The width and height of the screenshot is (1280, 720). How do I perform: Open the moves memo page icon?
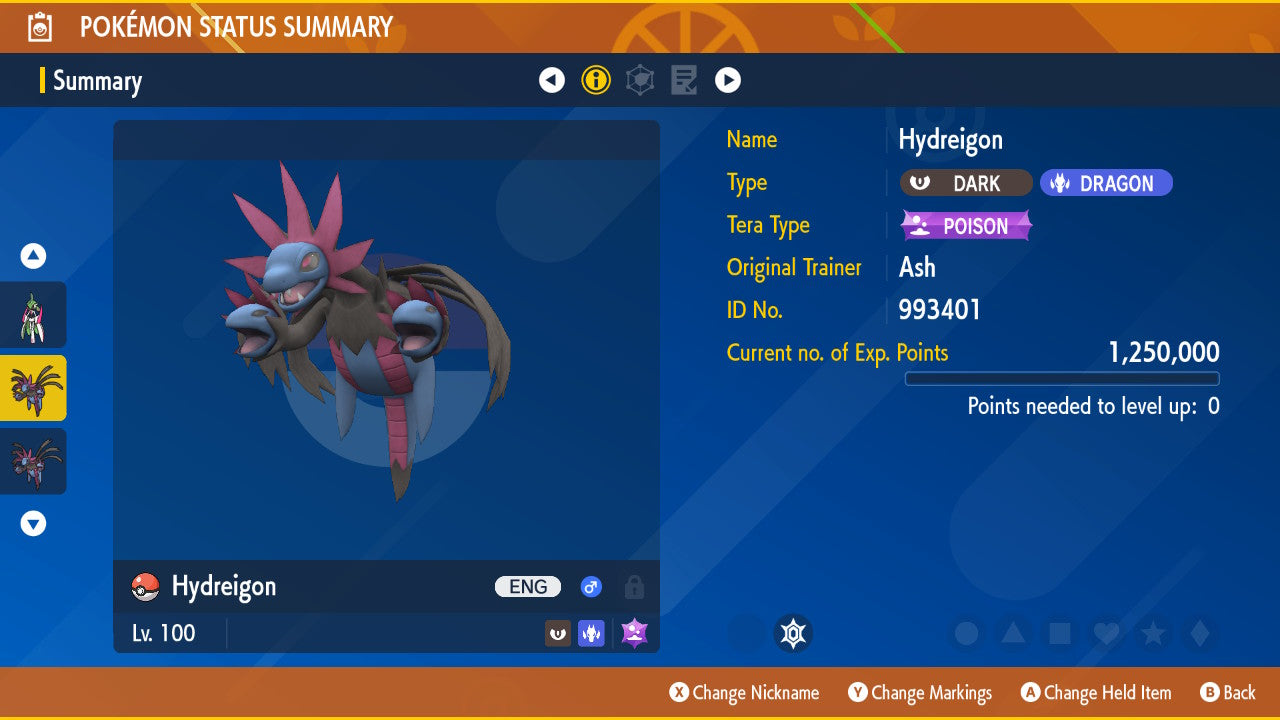tap(683, 79)
